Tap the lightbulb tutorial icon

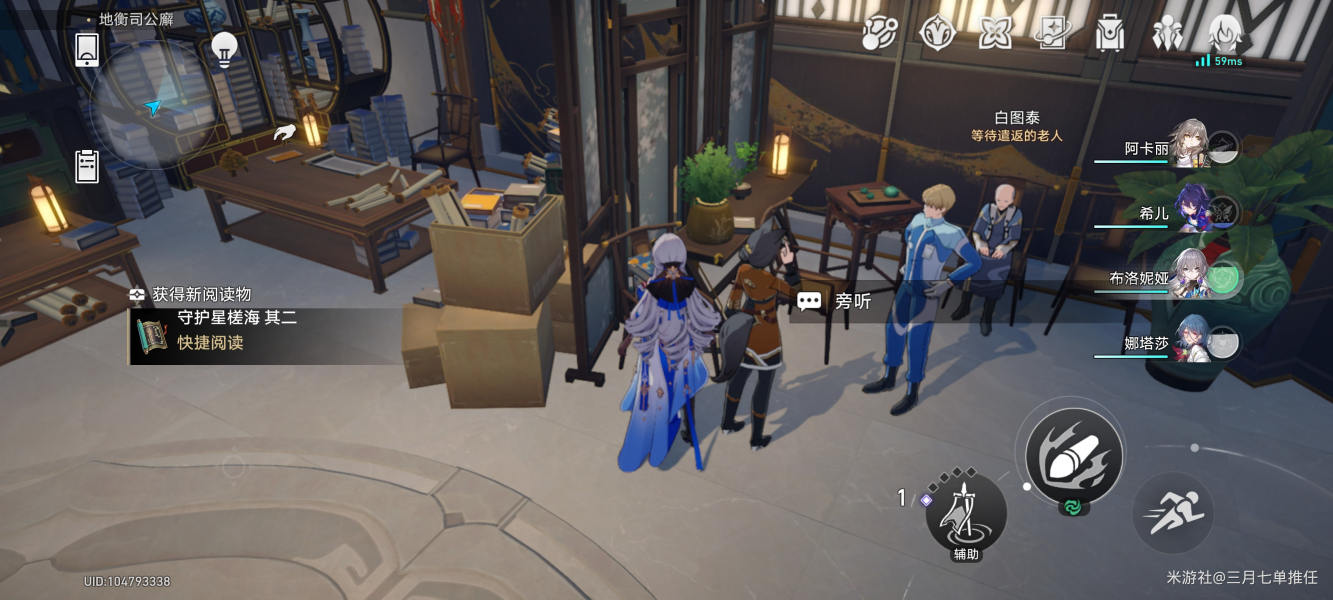point(225,48)
